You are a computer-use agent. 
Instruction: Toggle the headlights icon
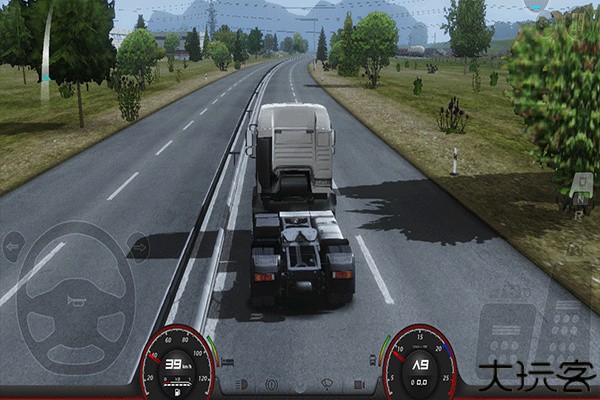pos(240,383)
